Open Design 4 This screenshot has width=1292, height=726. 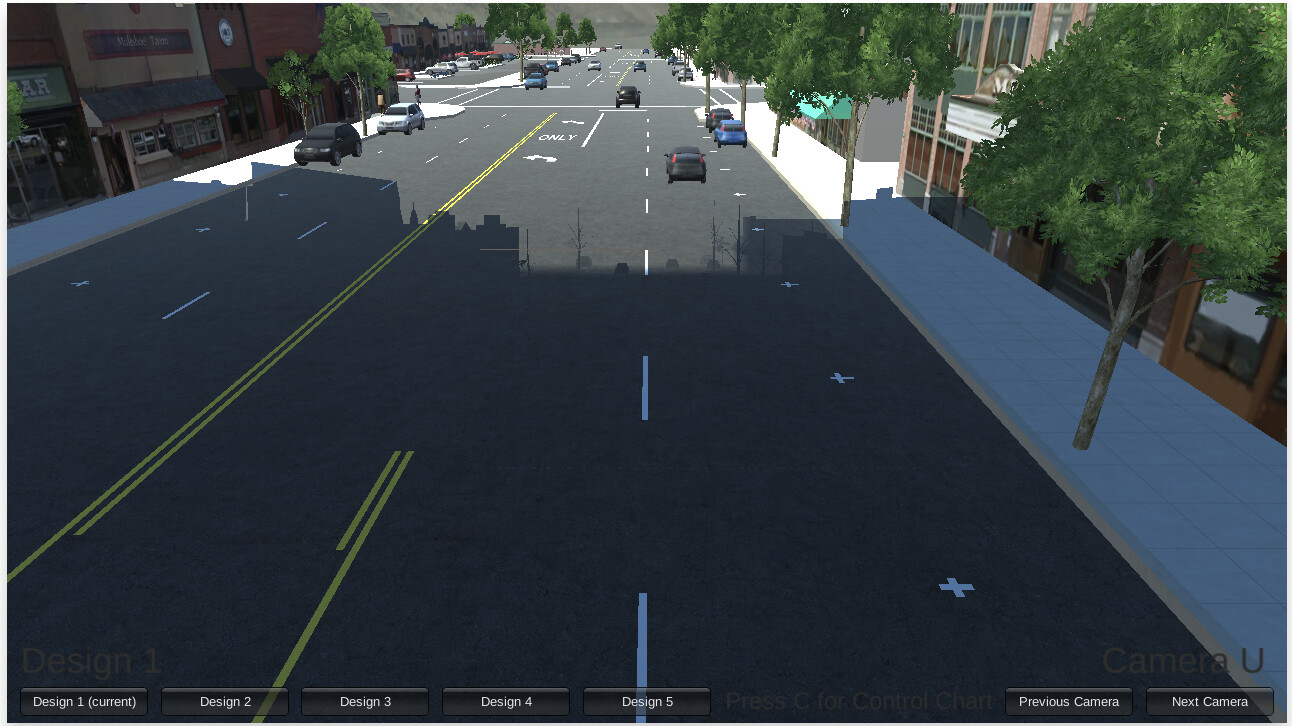click(506, 701)
